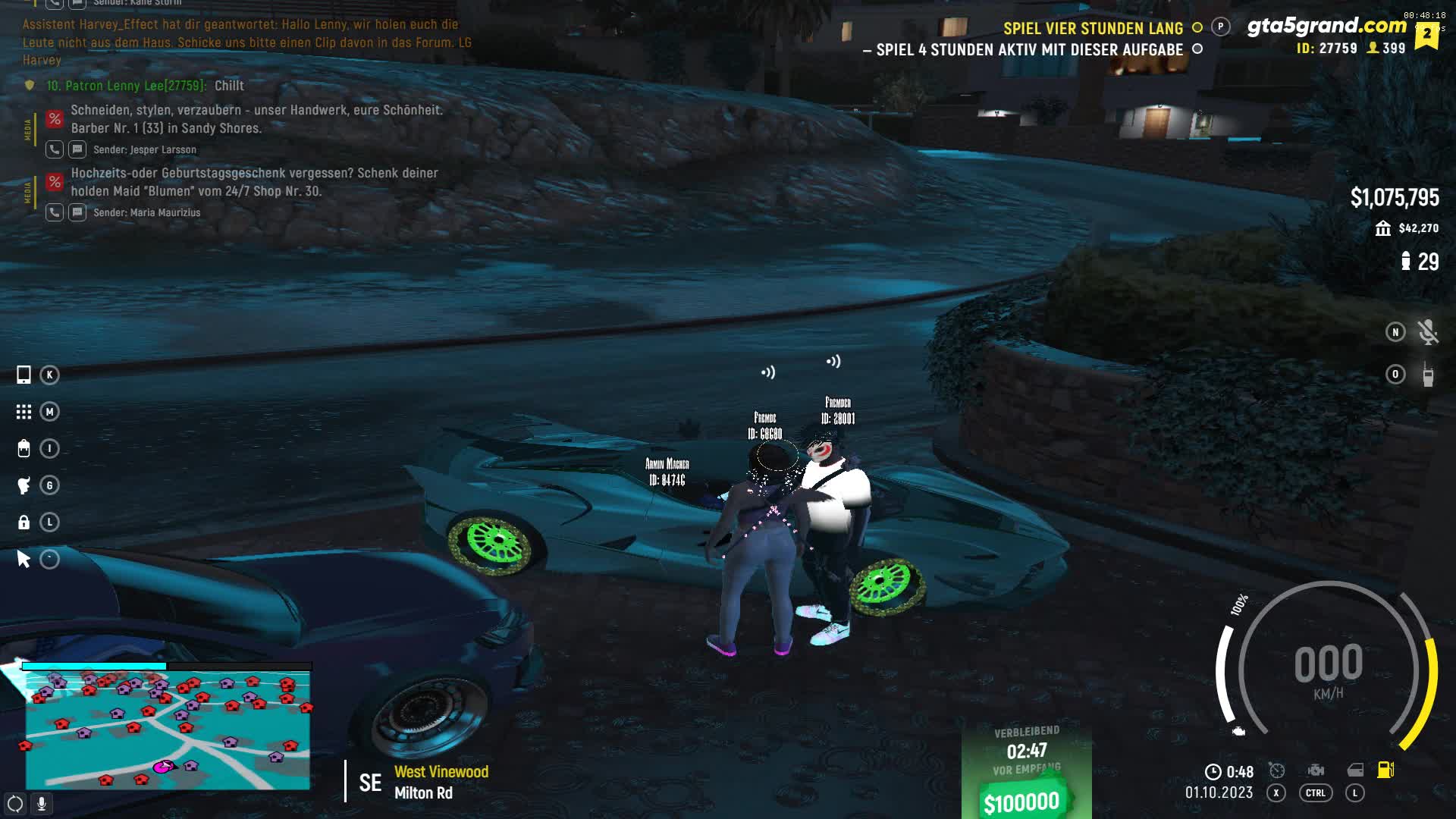Open the phone icon in the left sidebar
Image resolution: width=1456 pixels, height=819 pixels.
tap(24, 375)
